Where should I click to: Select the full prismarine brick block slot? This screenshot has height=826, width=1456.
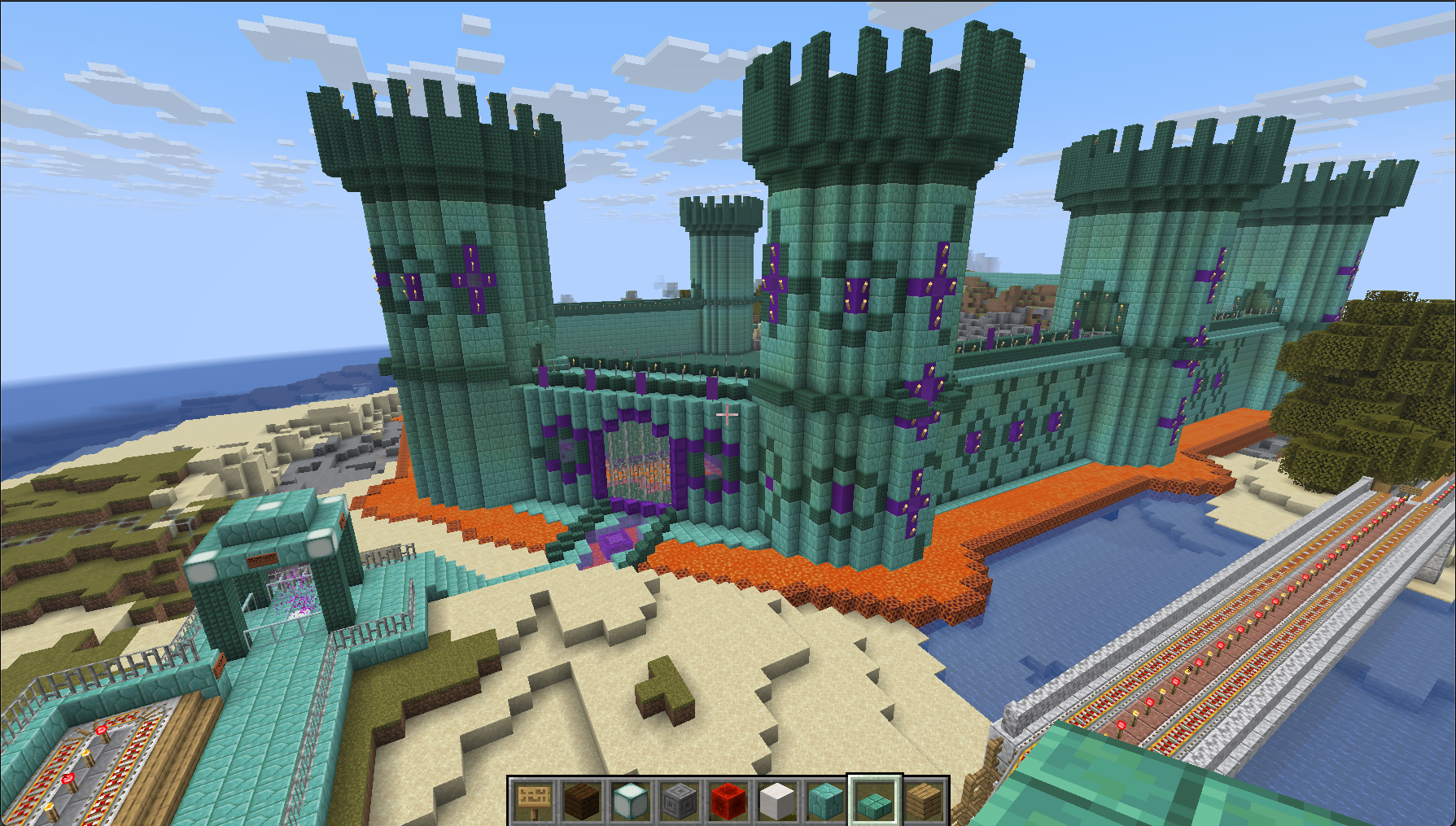point(826,800)
